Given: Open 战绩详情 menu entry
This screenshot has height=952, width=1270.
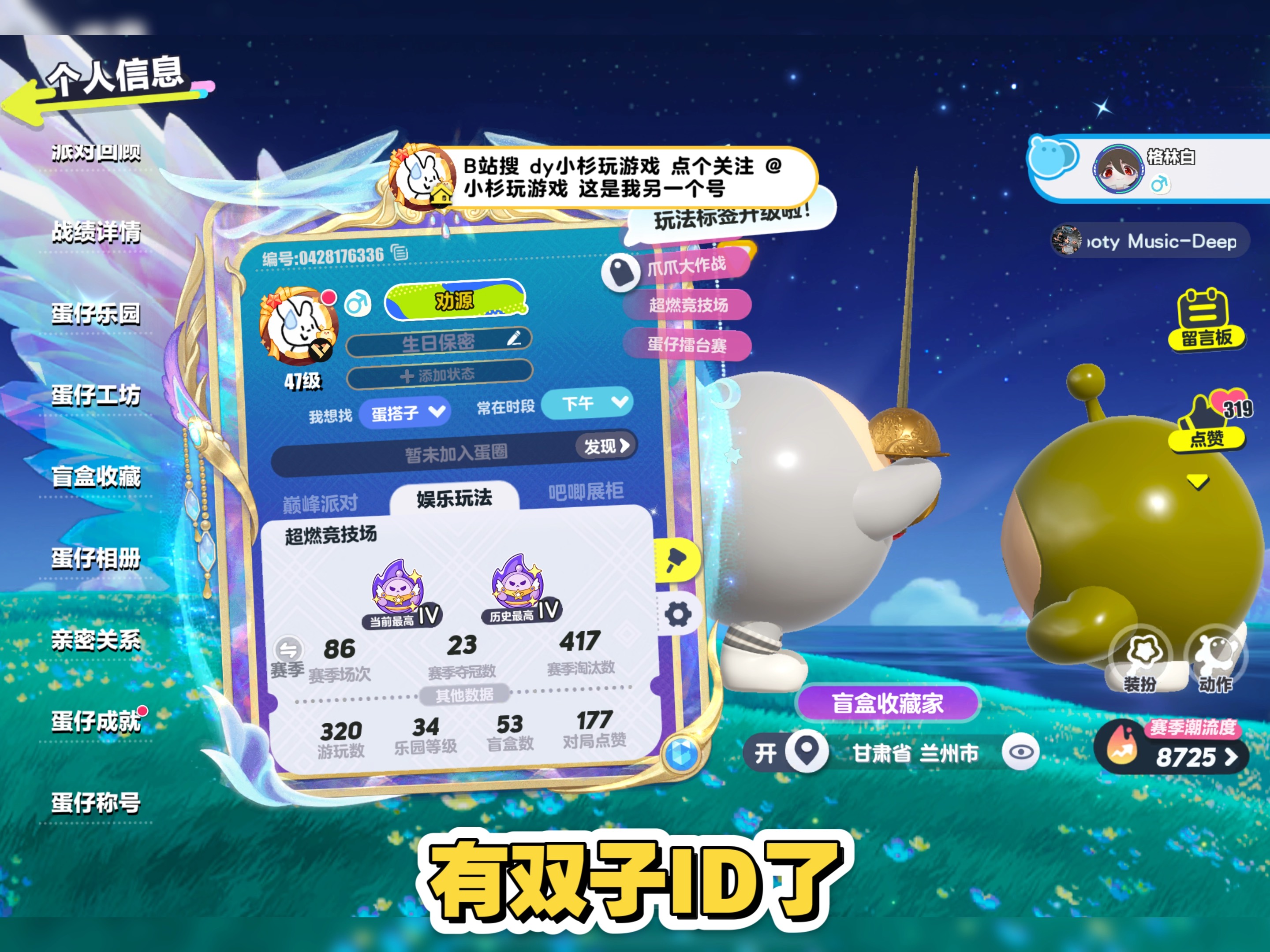Looking at the screenshot, I should tap(96, 232).
